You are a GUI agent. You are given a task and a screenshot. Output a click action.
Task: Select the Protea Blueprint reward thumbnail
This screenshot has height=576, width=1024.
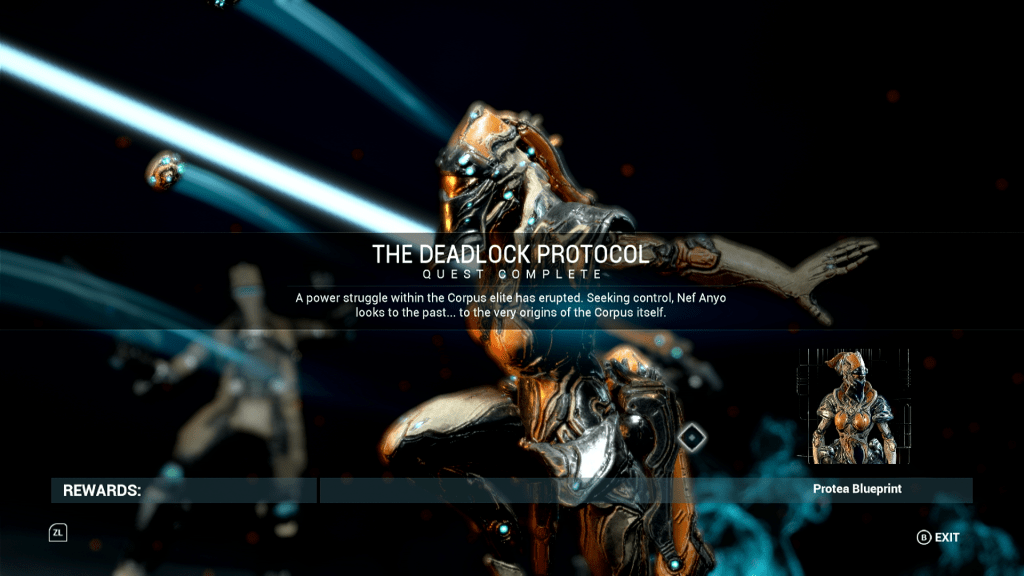tap(853, 407)
